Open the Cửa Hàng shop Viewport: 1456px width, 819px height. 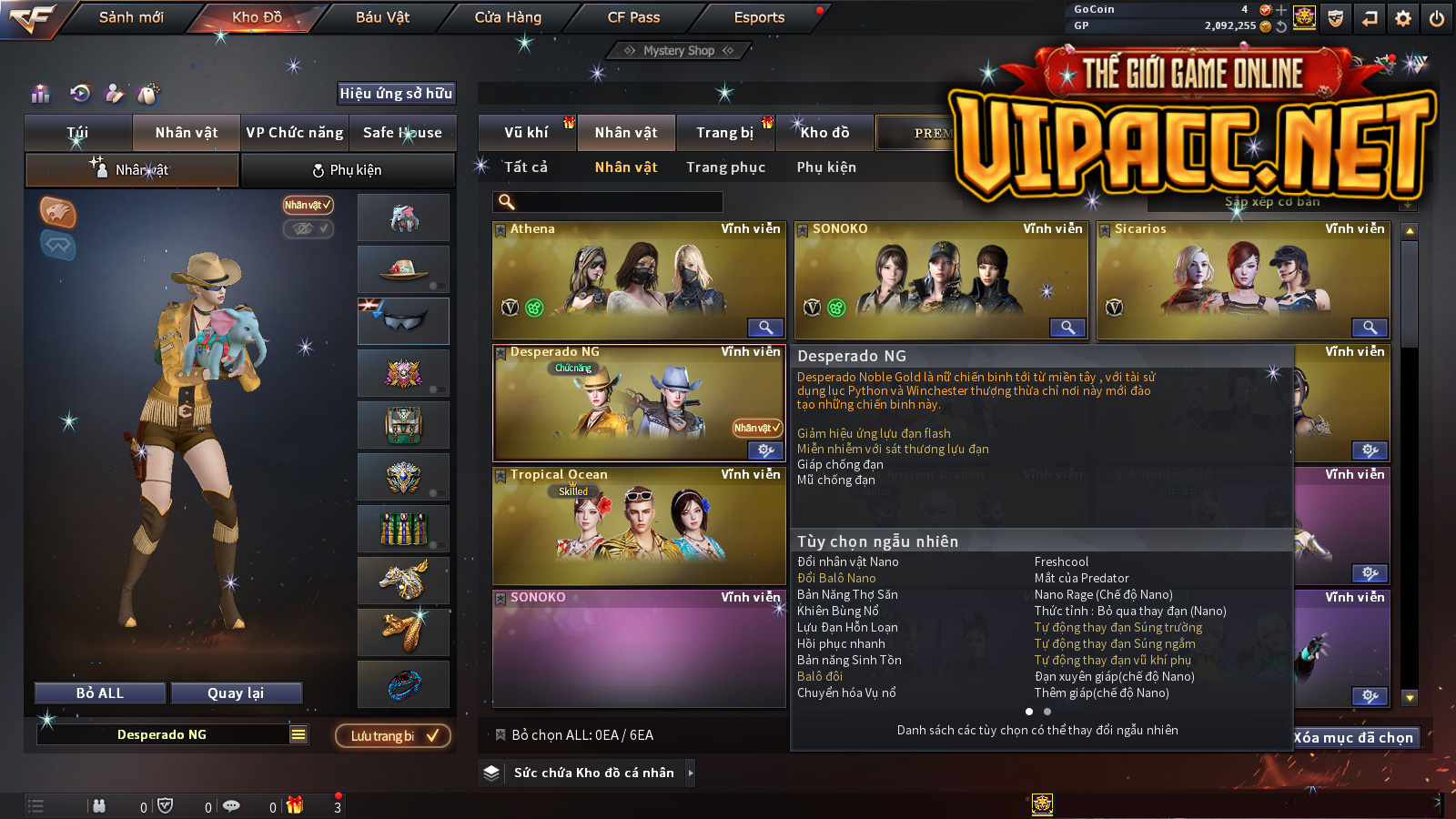pos(508,17)
